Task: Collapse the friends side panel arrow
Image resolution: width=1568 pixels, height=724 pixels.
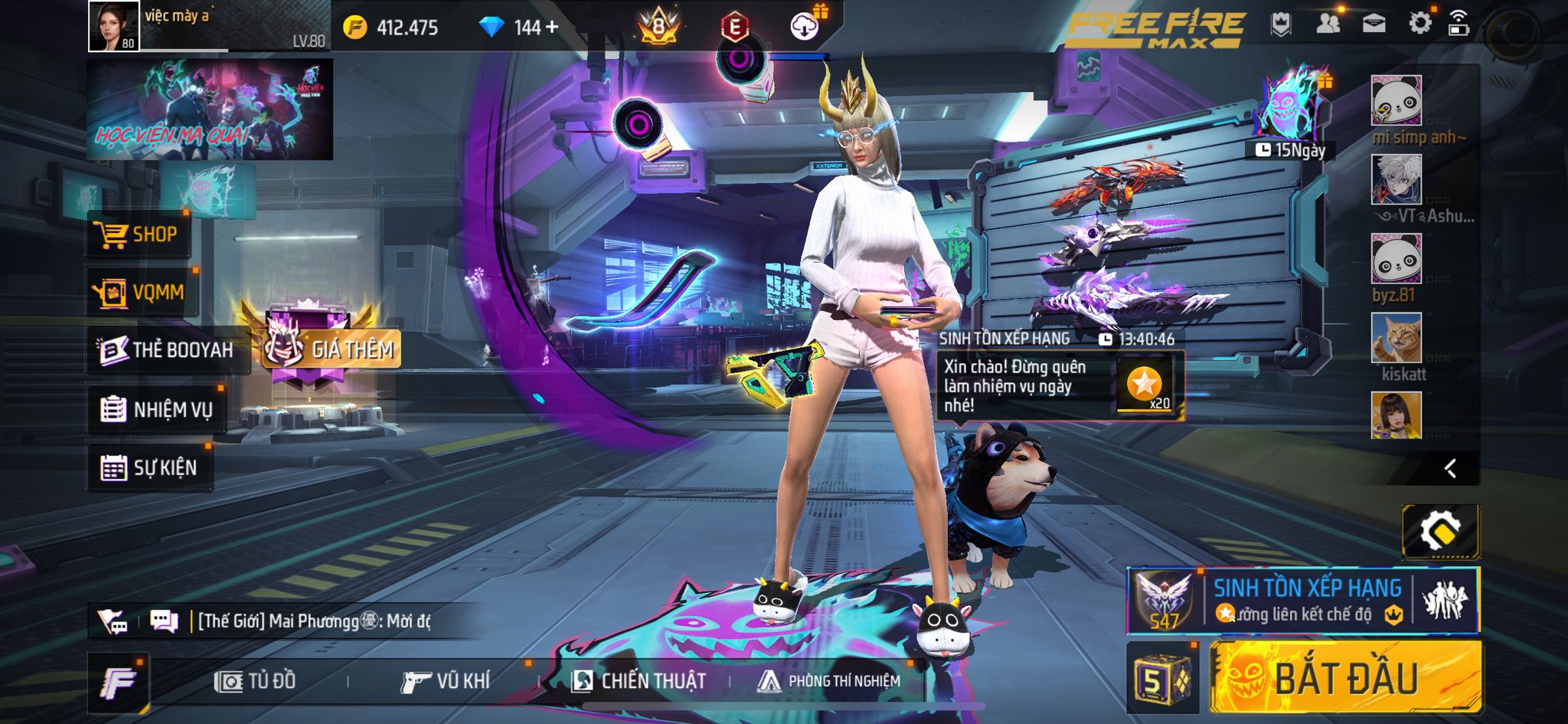Action: [1449, 469]
